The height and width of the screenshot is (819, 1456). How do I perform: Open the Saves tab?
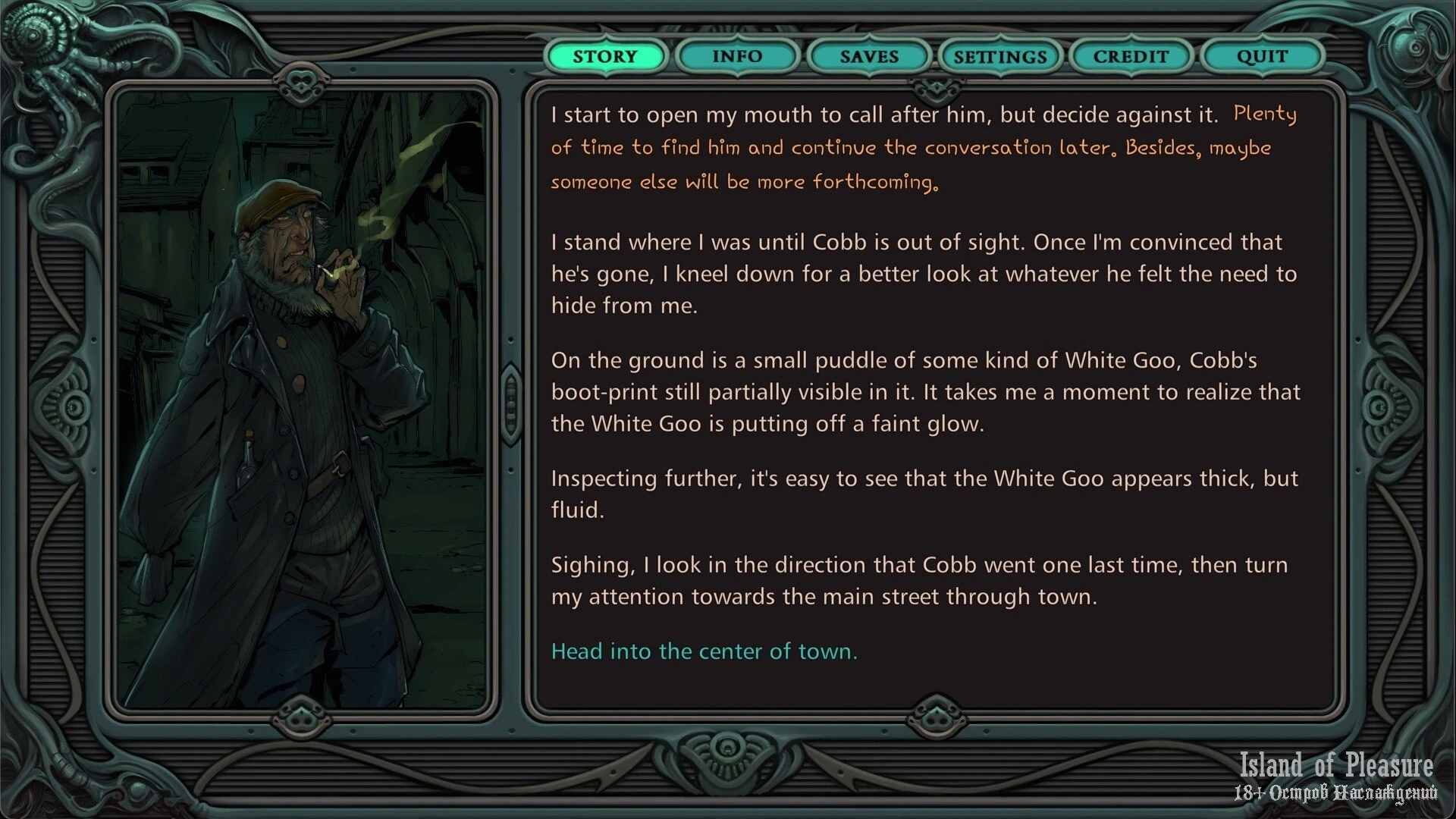pos(868,56)
